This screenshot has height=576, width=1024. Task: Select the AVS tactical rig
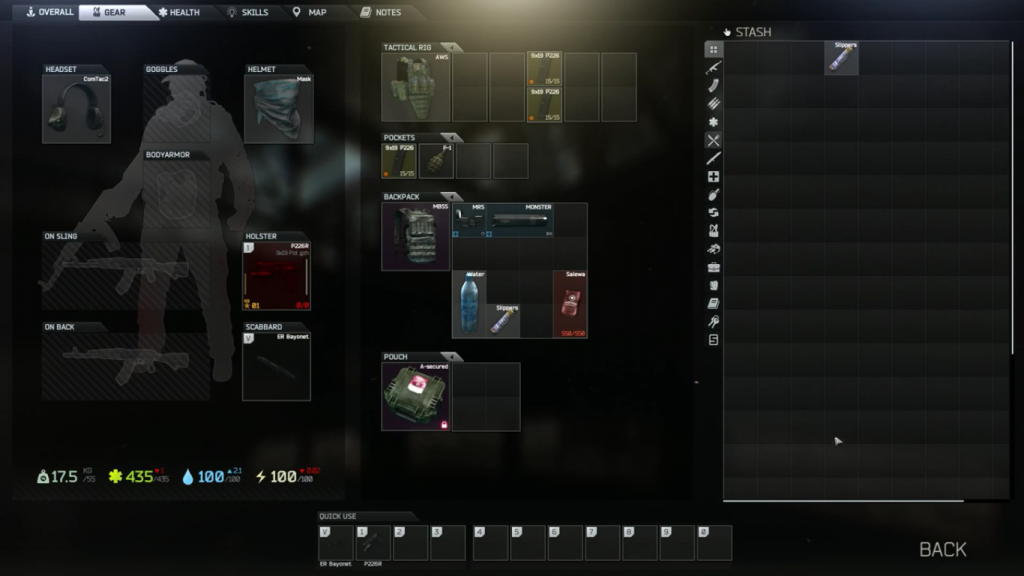coord(415,88)
